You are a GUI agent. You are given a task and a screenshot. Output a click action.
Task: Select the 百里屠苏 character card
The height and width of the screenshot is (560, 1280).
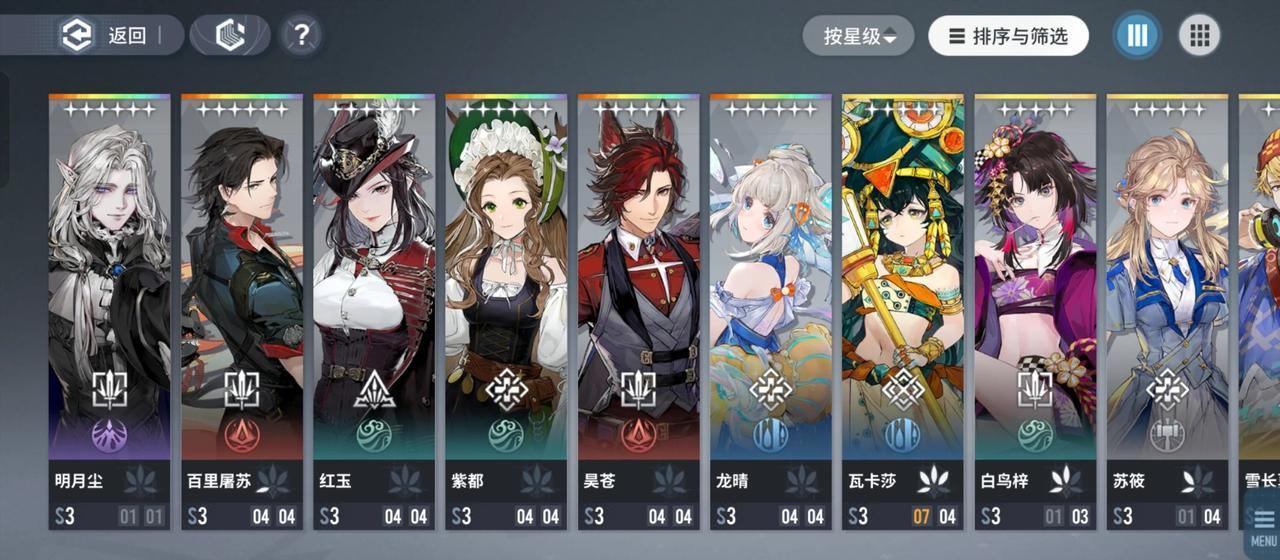click(241, 300)
